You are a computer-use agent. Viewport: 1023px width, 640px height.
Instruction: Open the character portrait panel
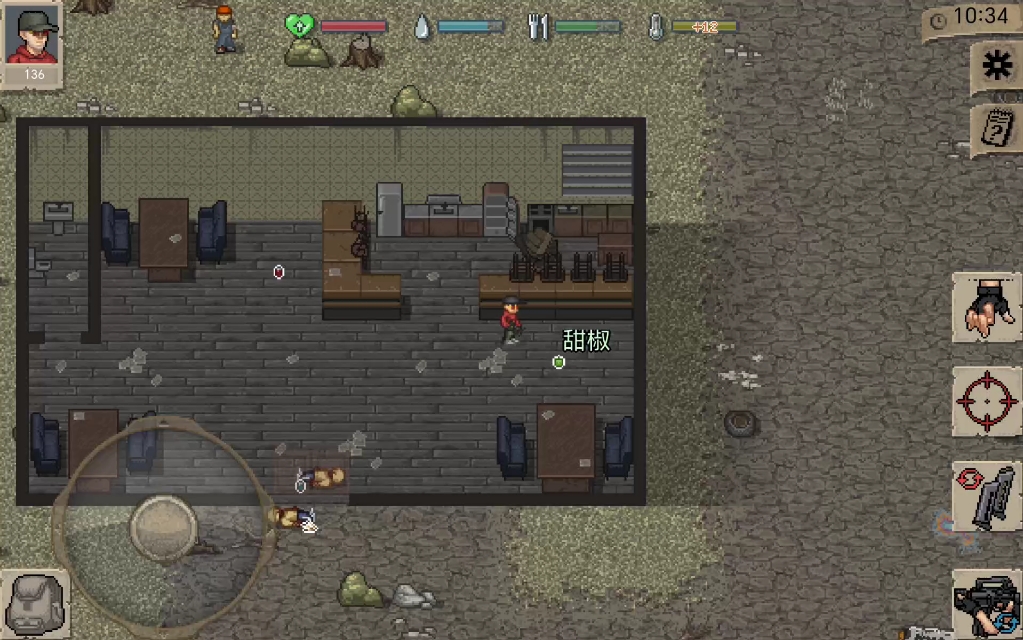point(34,43)
